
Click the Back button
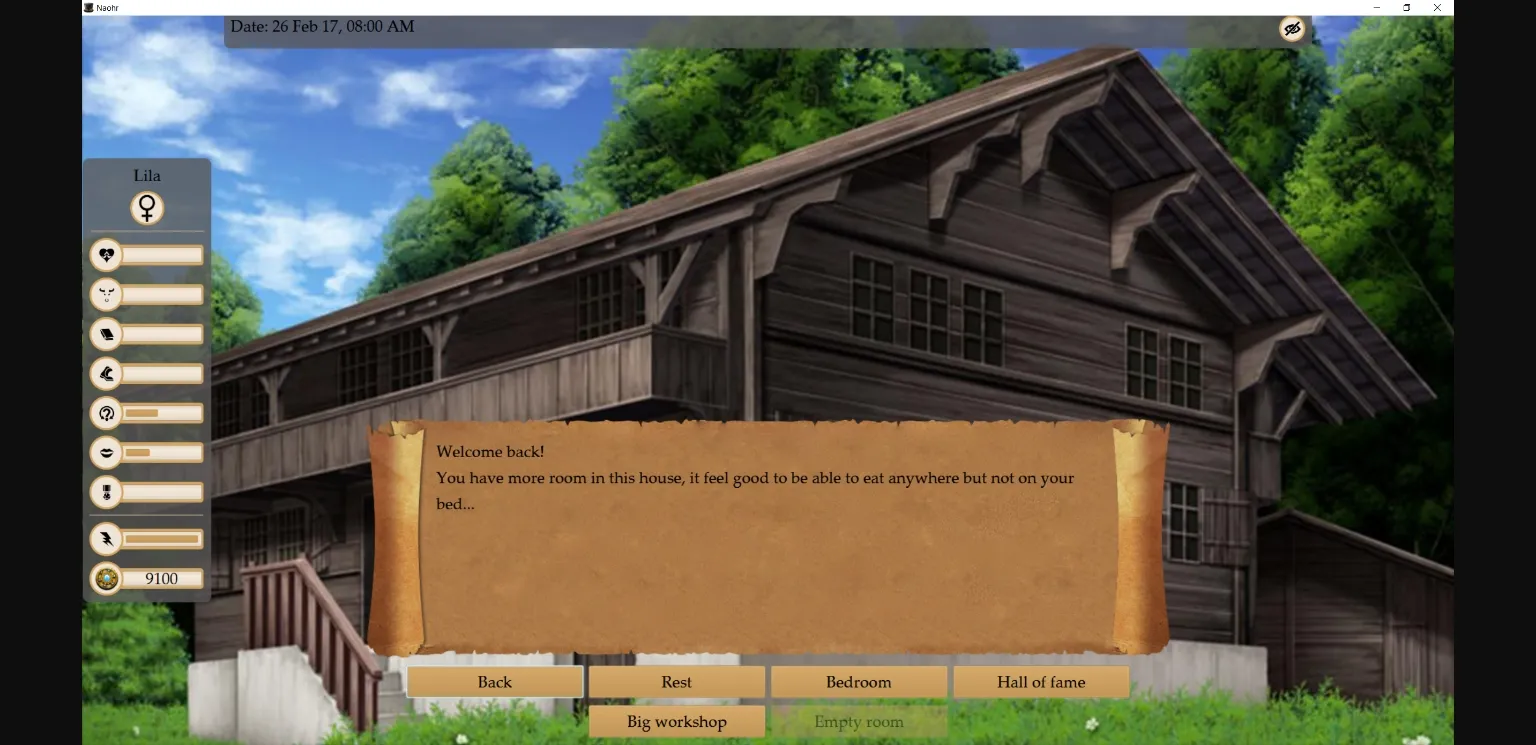[x=494, y=681]
